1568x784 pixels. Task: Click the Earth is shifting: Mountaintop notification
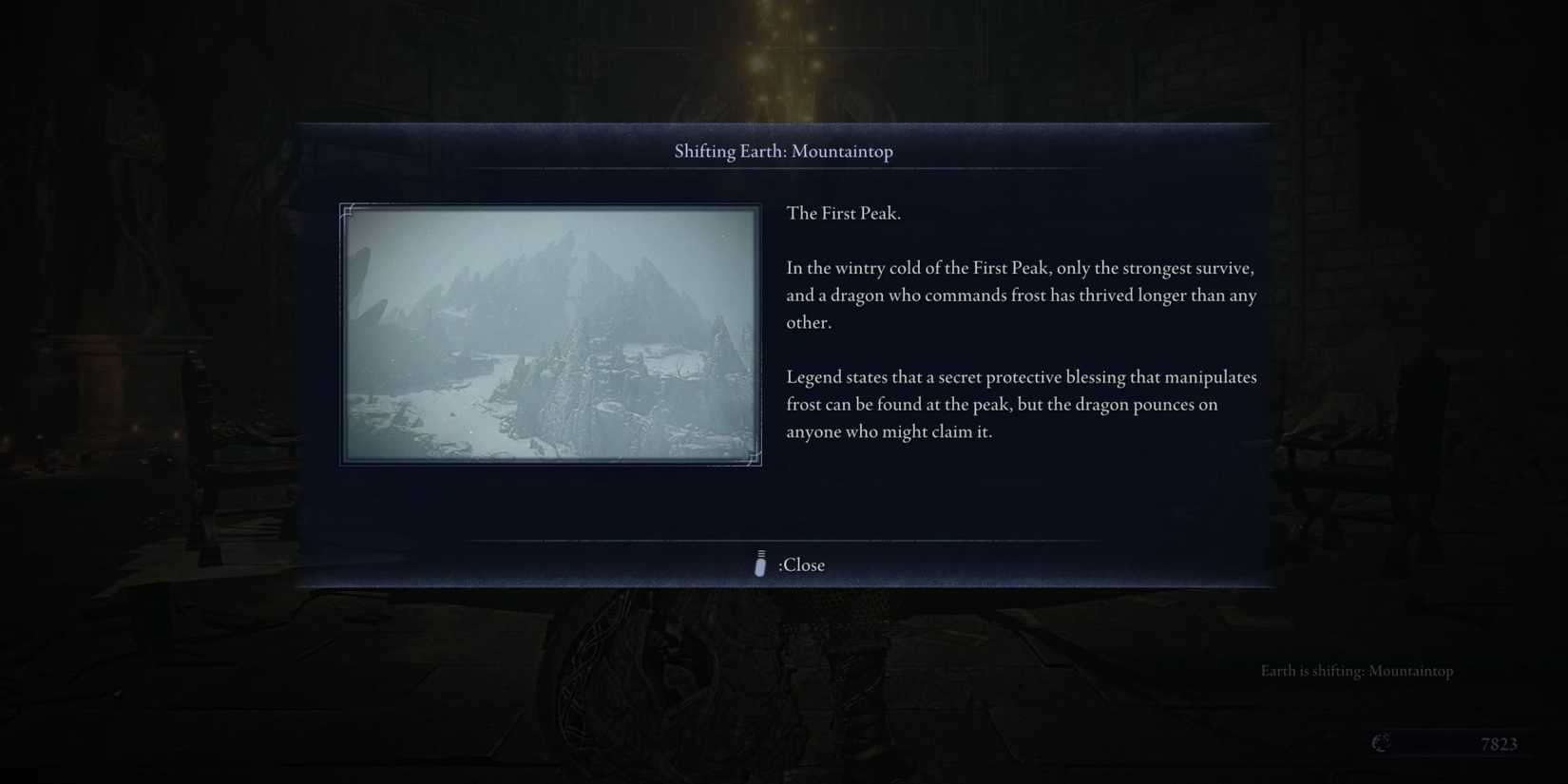pos(1357,671)
